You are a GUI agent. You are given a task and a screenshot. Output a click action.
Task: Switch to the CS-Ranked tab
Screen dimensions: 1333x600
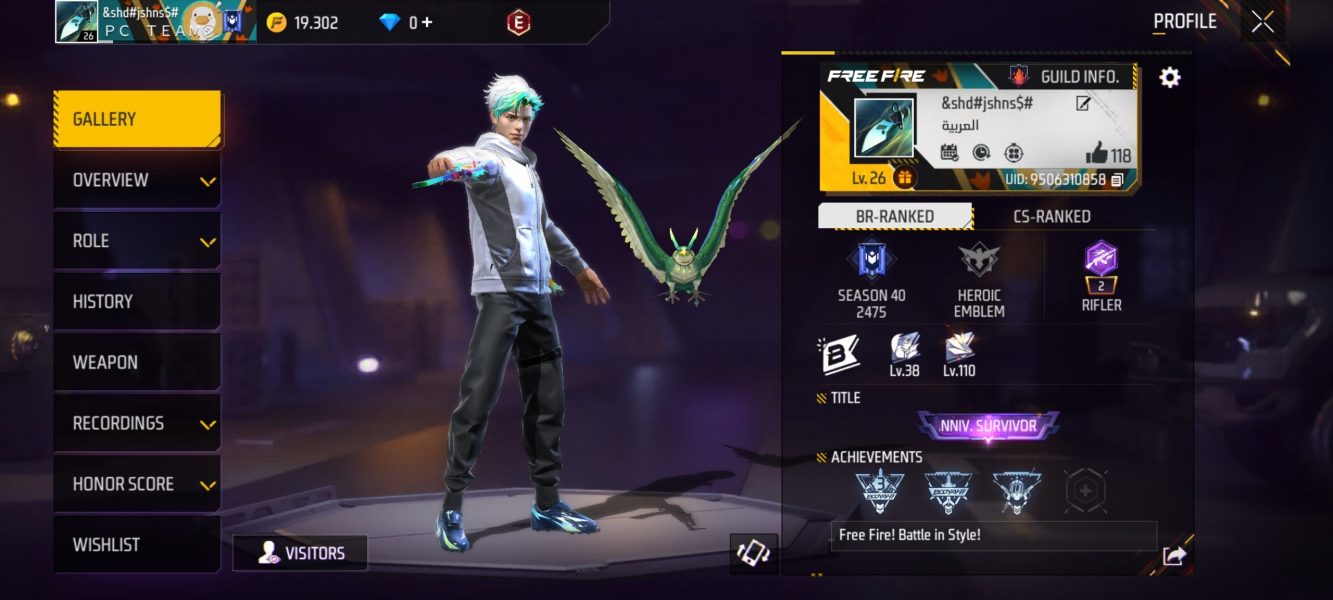(x=1051, y=216)
